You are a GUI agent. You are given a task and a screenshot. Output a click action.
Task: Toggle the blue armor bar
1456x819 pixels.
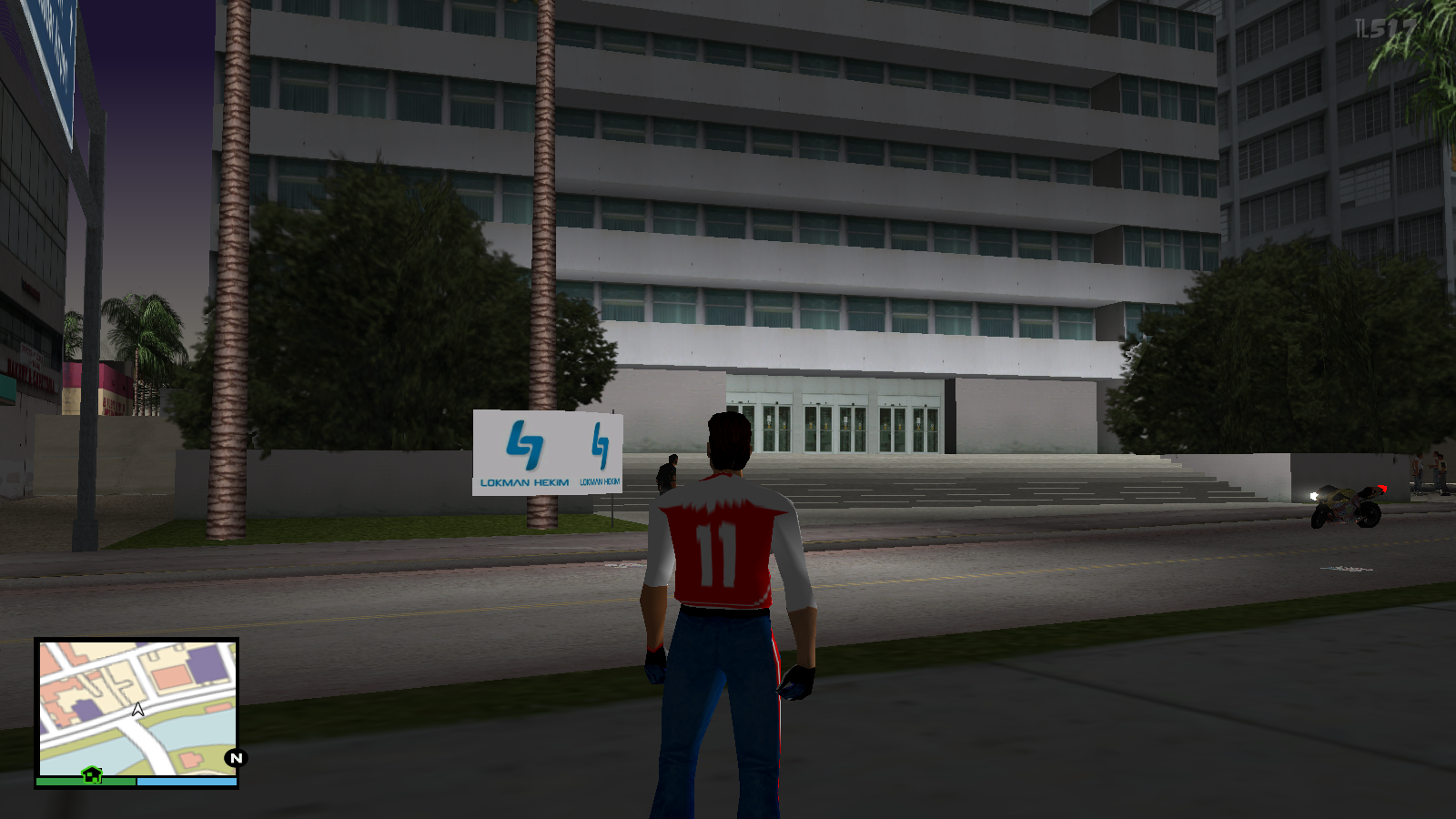(x=187, y=781)
